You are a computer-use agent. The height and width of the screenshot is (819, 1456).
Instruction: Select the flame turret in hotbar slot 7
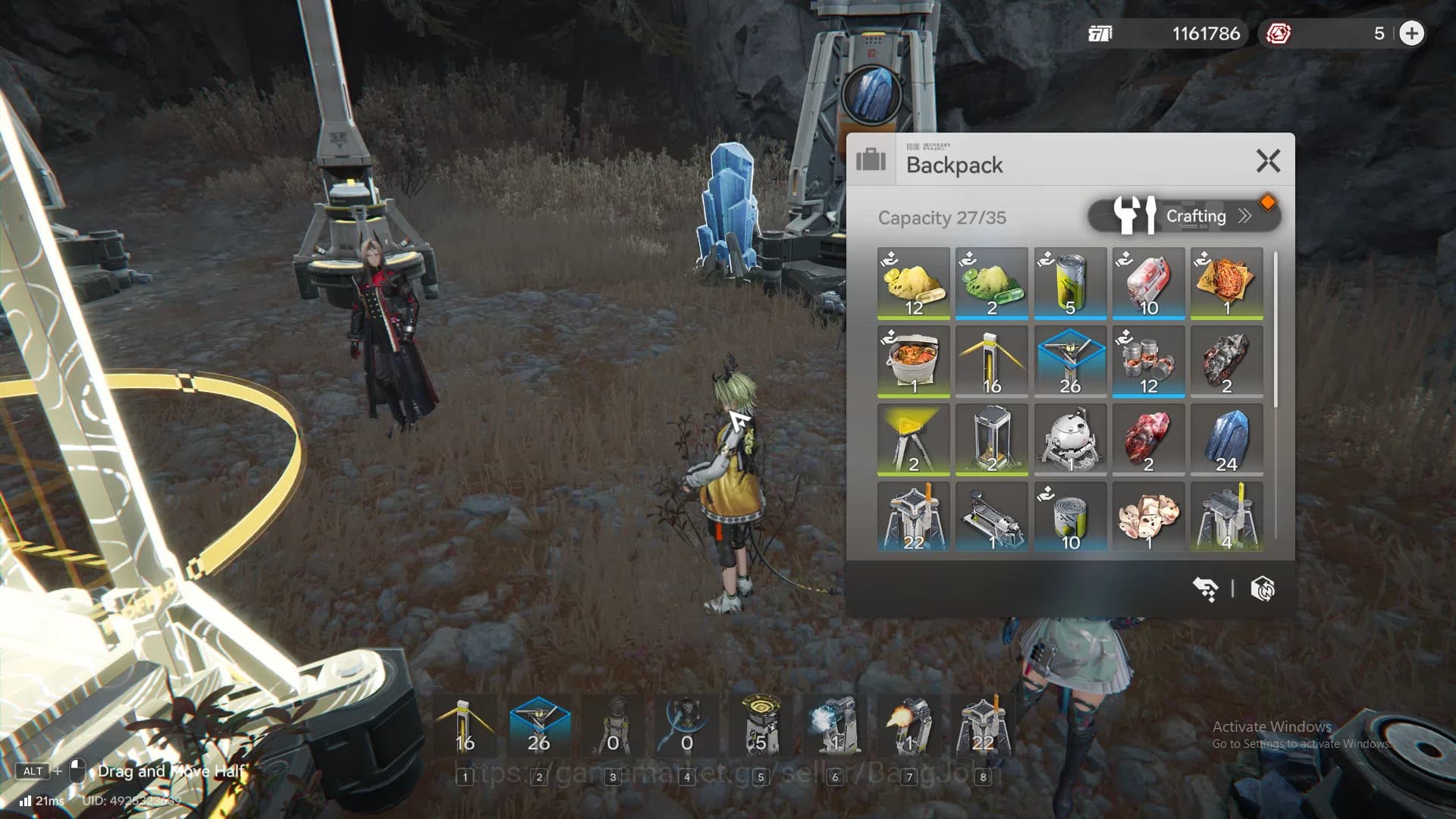pyautogui.click(x=909, y=726)
